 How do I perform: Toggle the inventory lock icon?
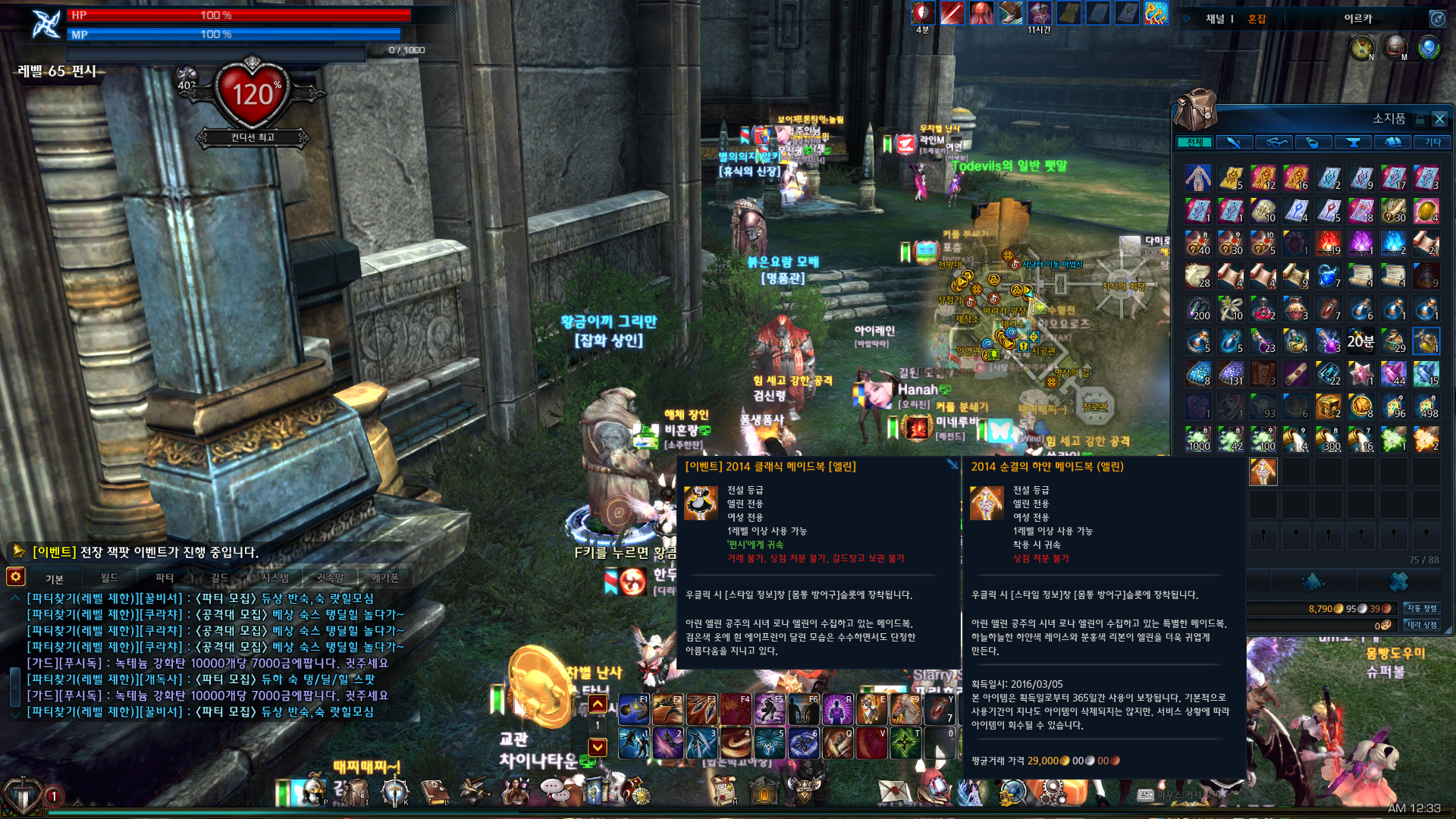point(1420,119)
